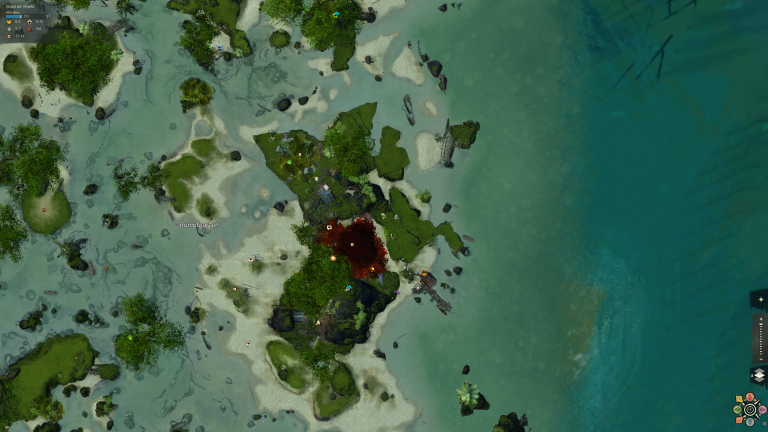Open the map floor layers selector
This screenshot has height=432, width=768.
tap(760, 375)
